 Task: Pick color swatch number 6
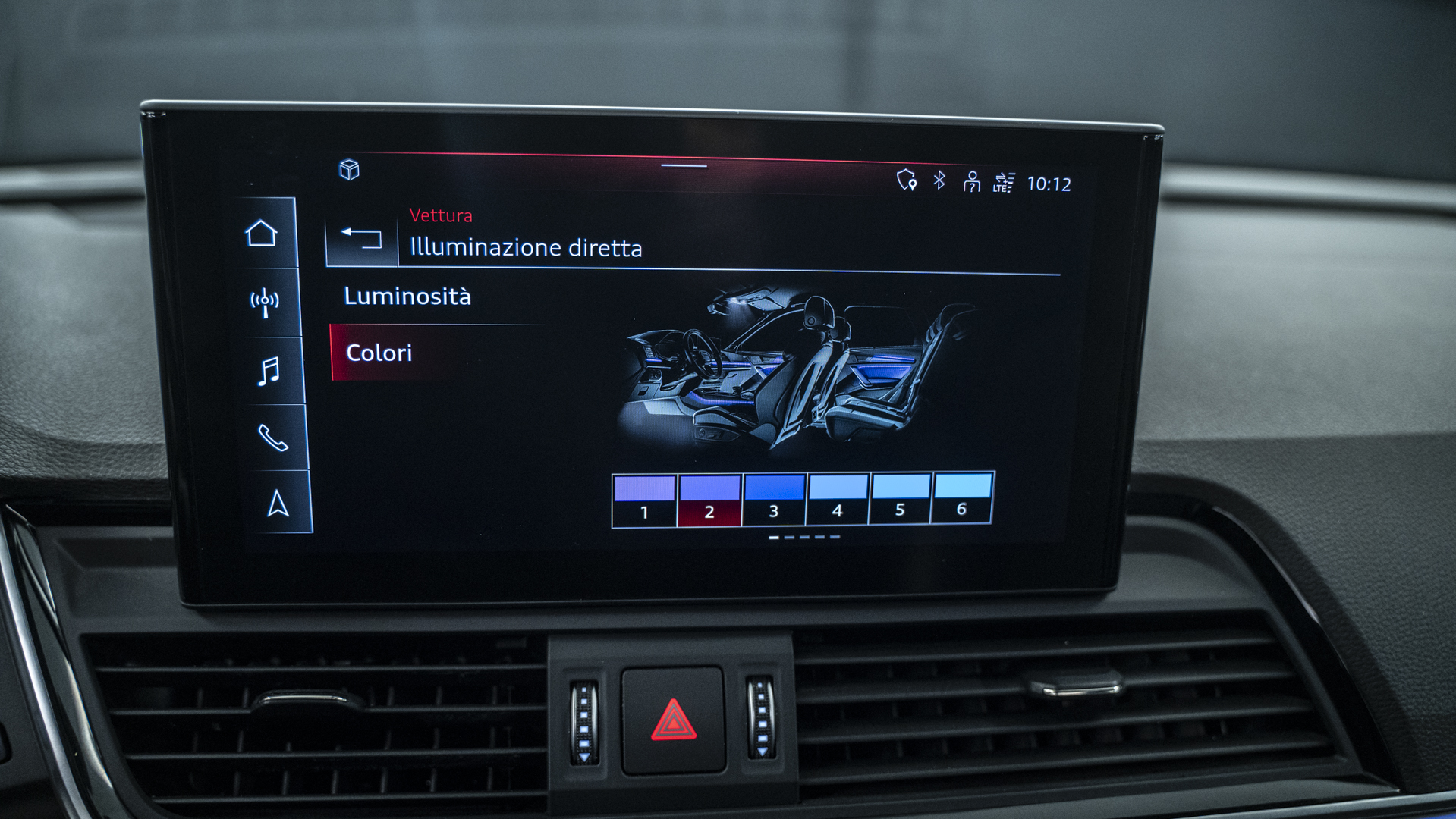(x=962, y=496)
